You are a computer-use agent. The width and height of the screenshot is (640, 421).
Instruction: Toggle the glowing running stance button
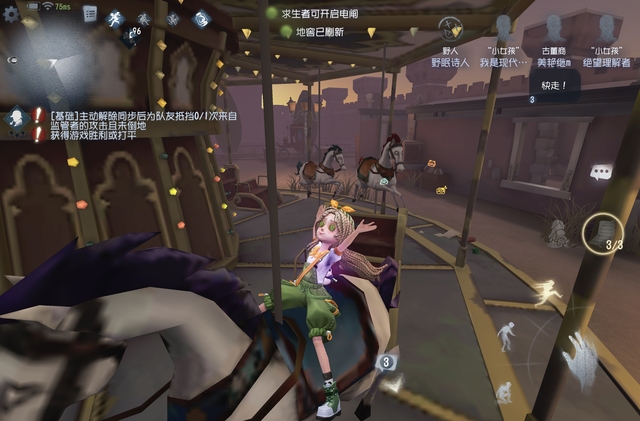tap(546, 293)
